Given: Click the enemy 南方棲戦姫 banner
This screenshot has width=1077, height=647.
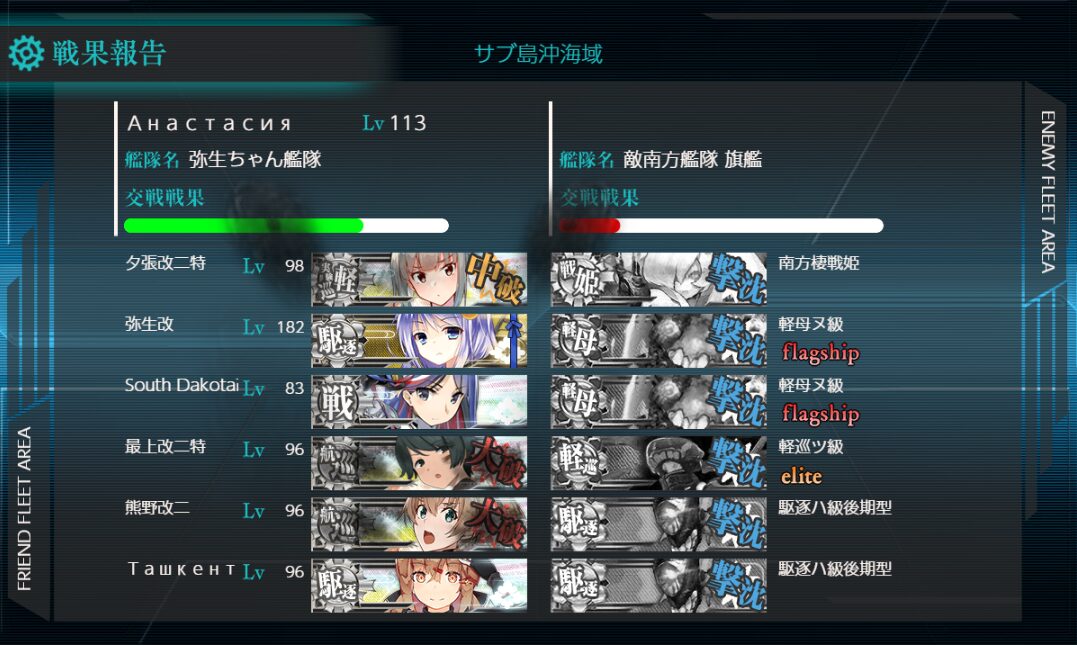Looking at the screenshot, I should tap(659, 279).
